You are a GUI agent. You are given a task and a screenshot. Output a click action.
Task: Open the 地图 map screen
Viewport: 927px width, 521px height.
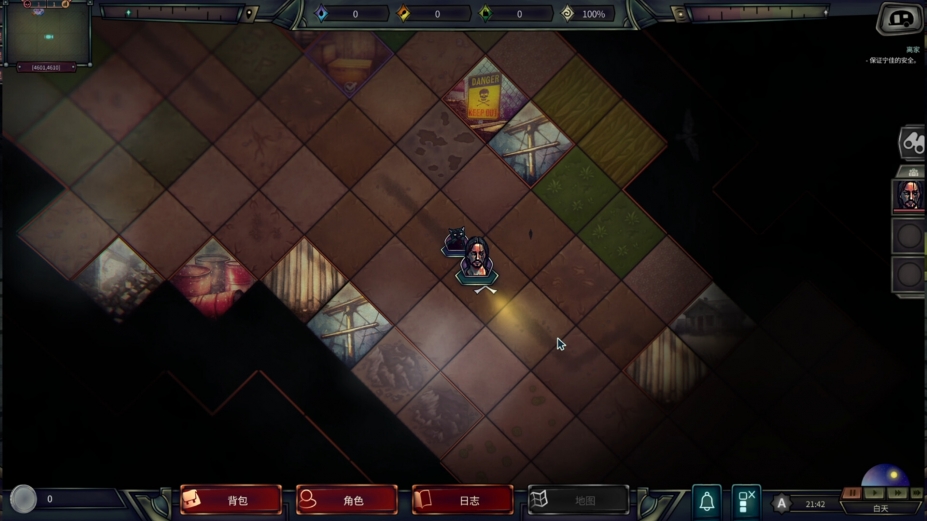[x=578, y=500]
